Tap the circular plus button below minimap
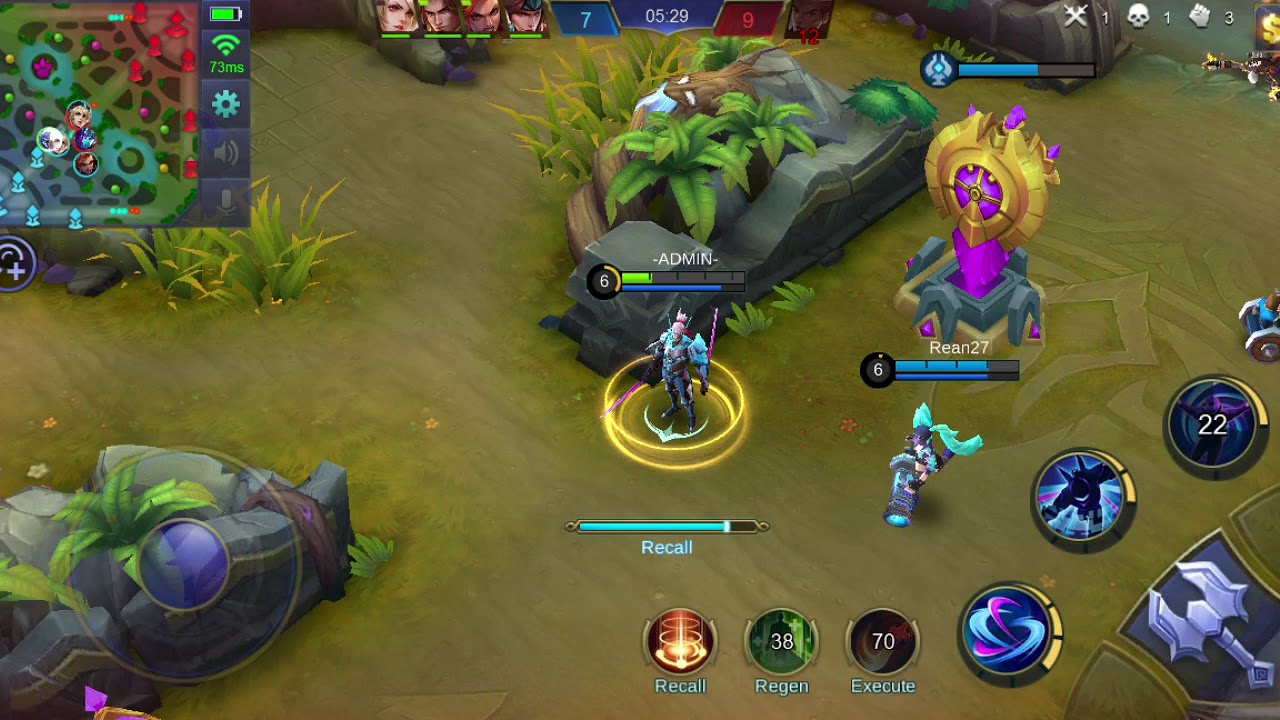The image size is (1280, 720). [x=14, y=264]
